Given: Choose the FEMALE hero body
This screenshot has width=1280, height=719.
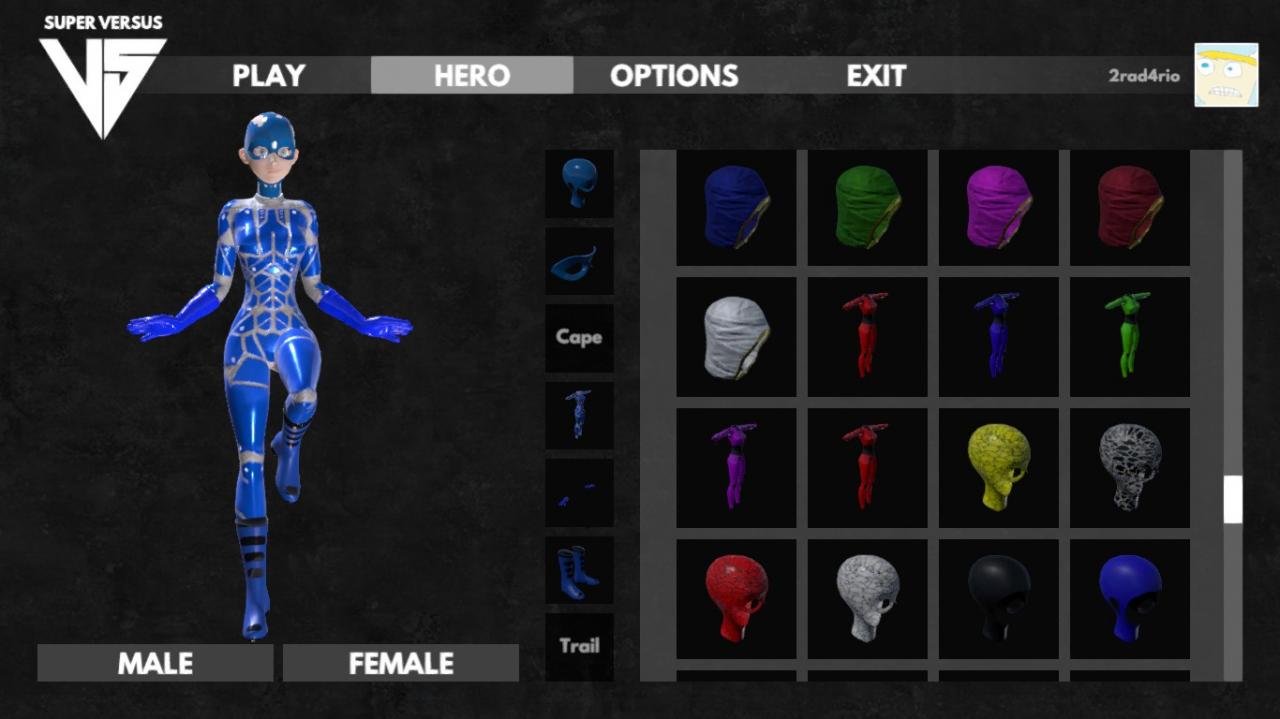Looking at the screenshot, I should click(401, 663).
